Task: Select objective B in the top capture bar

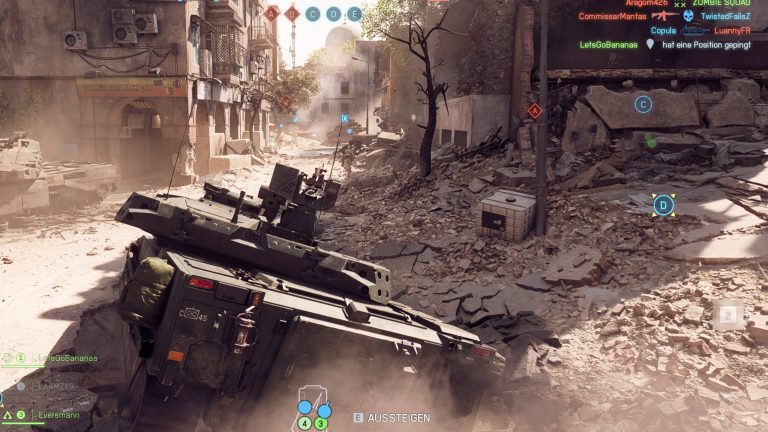Action: (x=292, y=14)
